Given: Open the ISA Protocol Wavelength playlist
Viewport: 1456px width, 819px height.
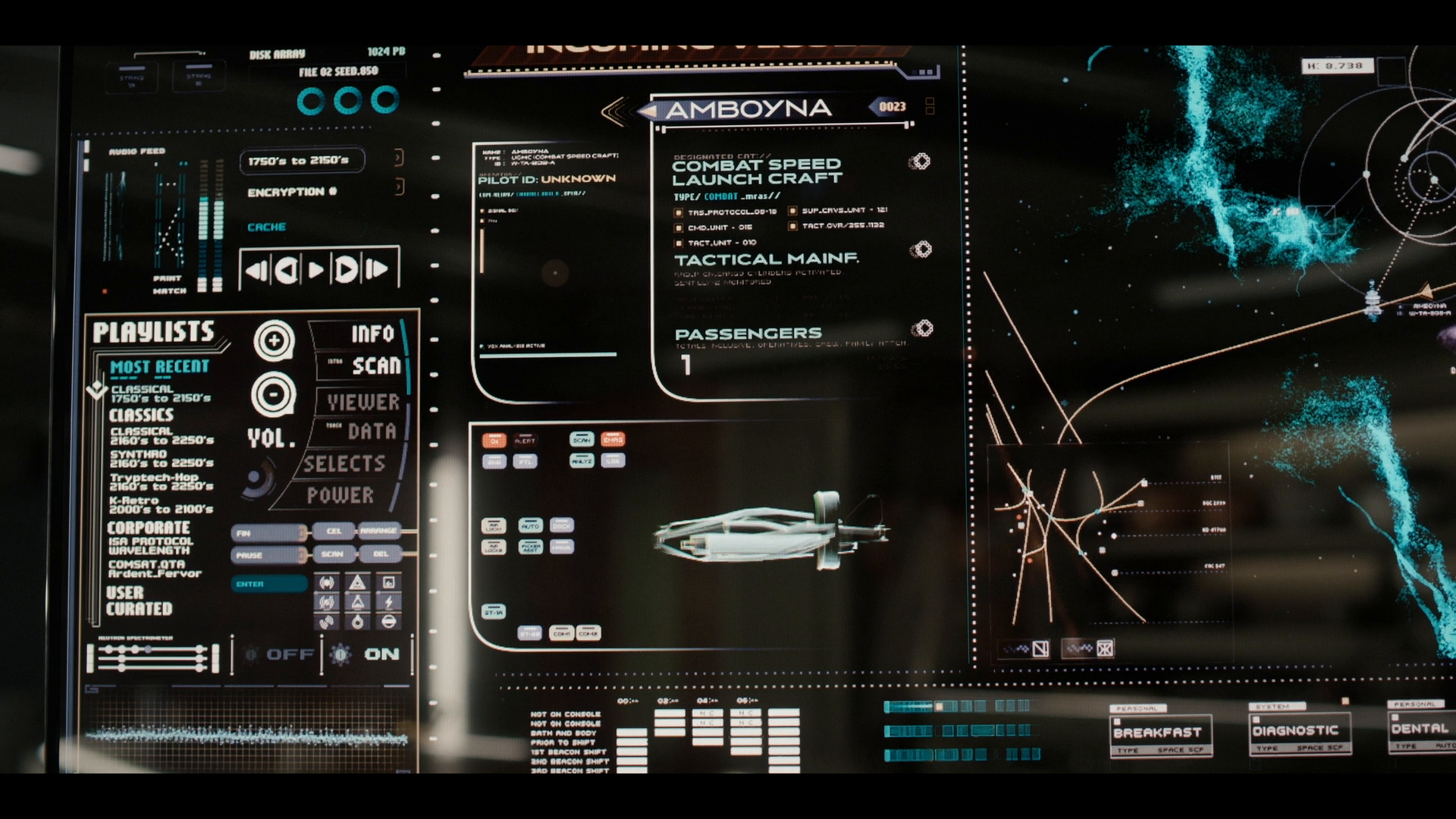Looking at the screenshot, I should [150, 545].
